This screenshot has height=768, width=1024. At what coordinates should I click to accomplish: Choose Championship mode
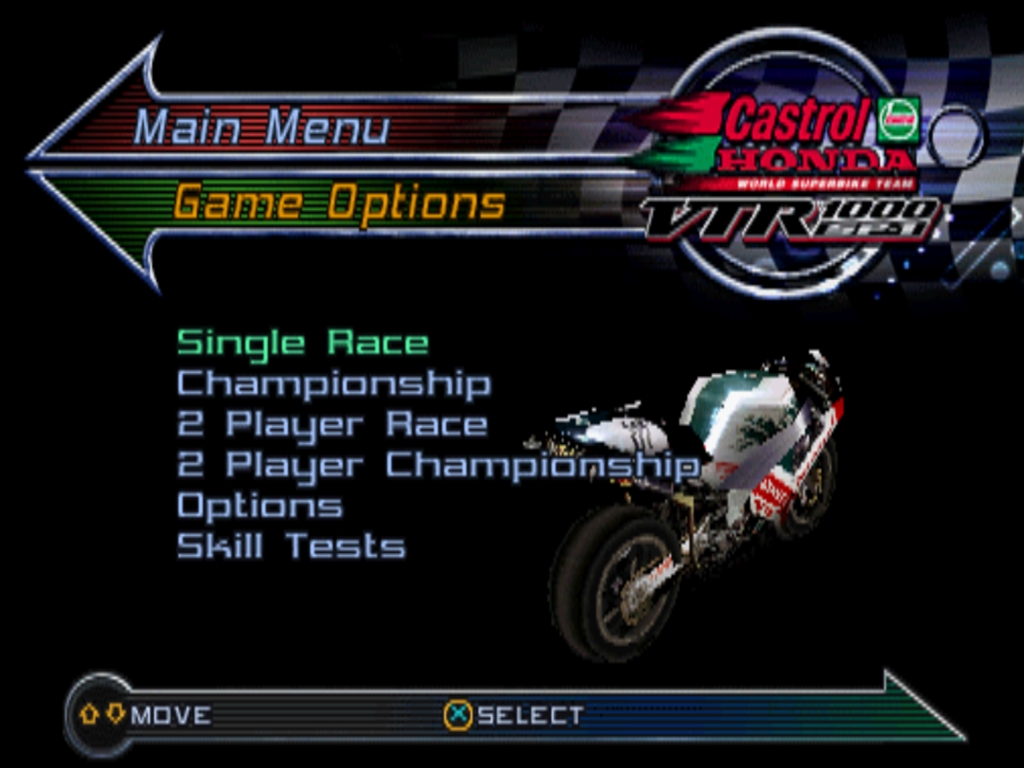[333, 384]
